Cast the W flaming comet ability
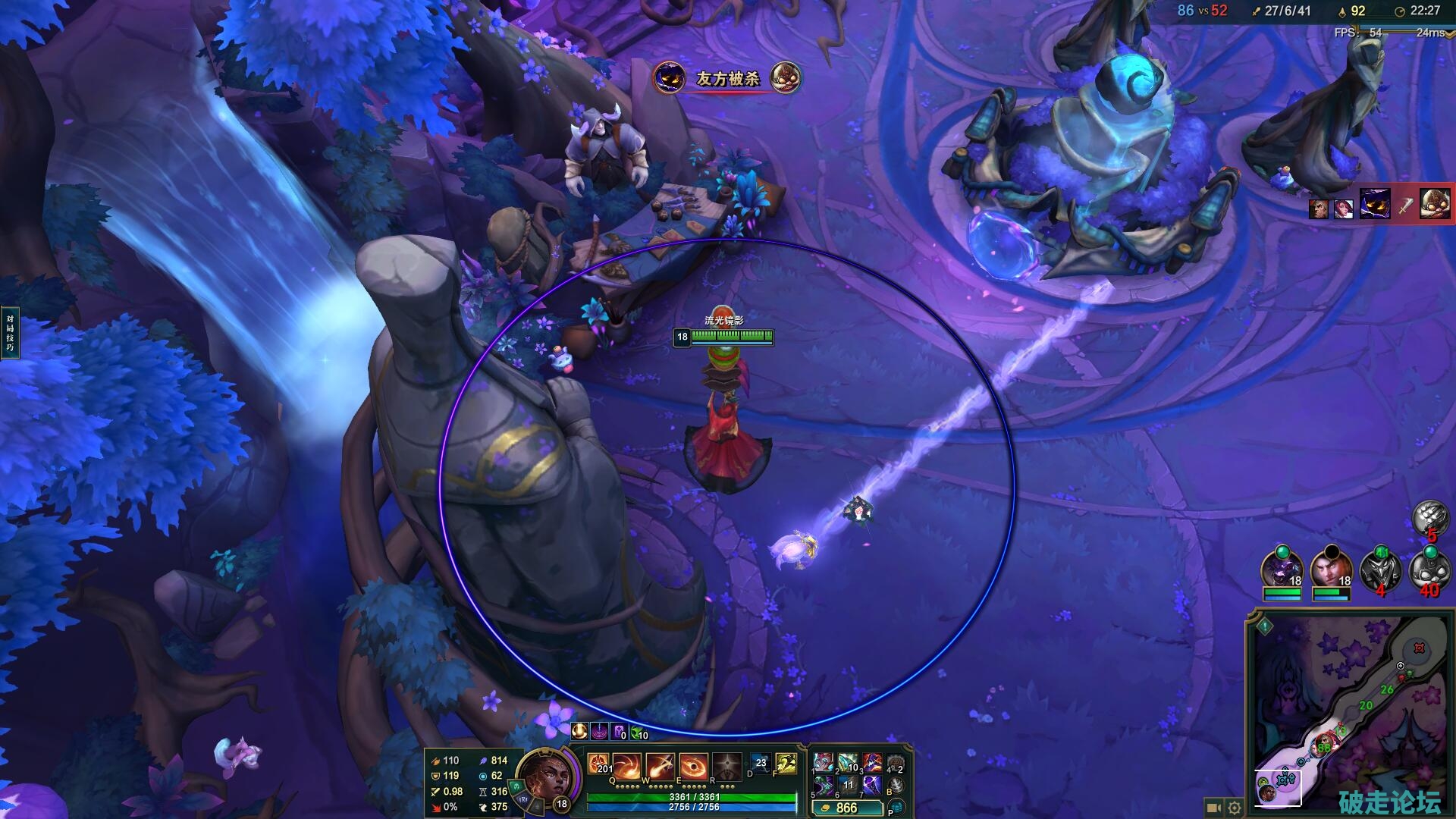 tap(661, 767)
